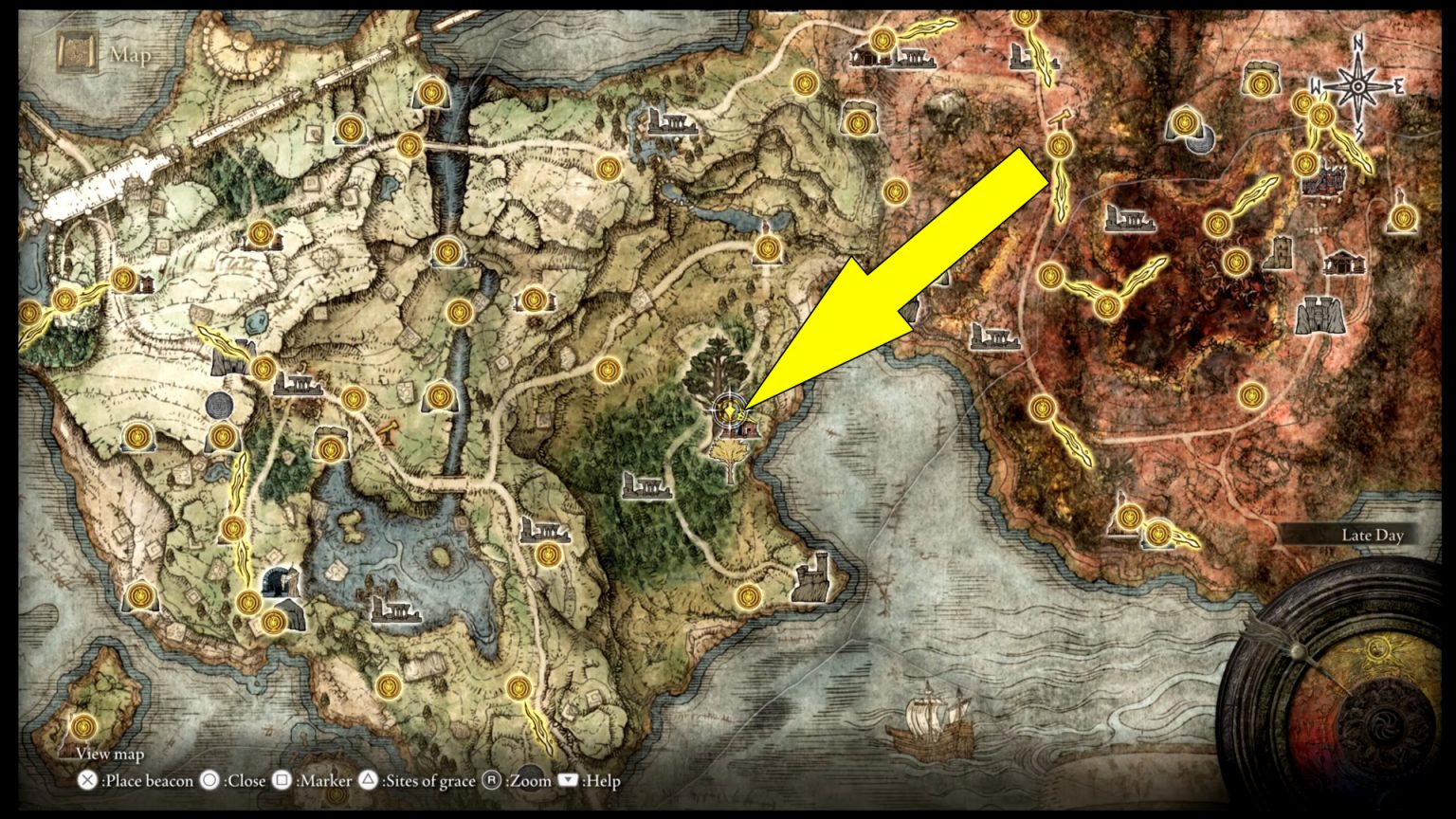Close the map using the circle prompt
The width and height of the screenshot is (1456, 819).
pos(208,782)
